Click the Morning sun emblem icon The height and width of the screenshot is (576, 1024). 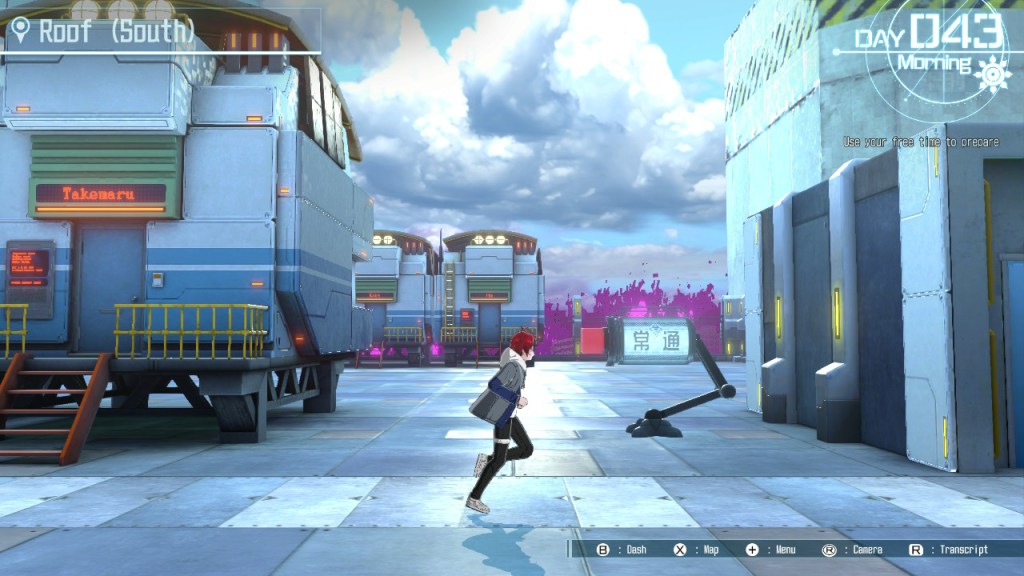(991, 72)
